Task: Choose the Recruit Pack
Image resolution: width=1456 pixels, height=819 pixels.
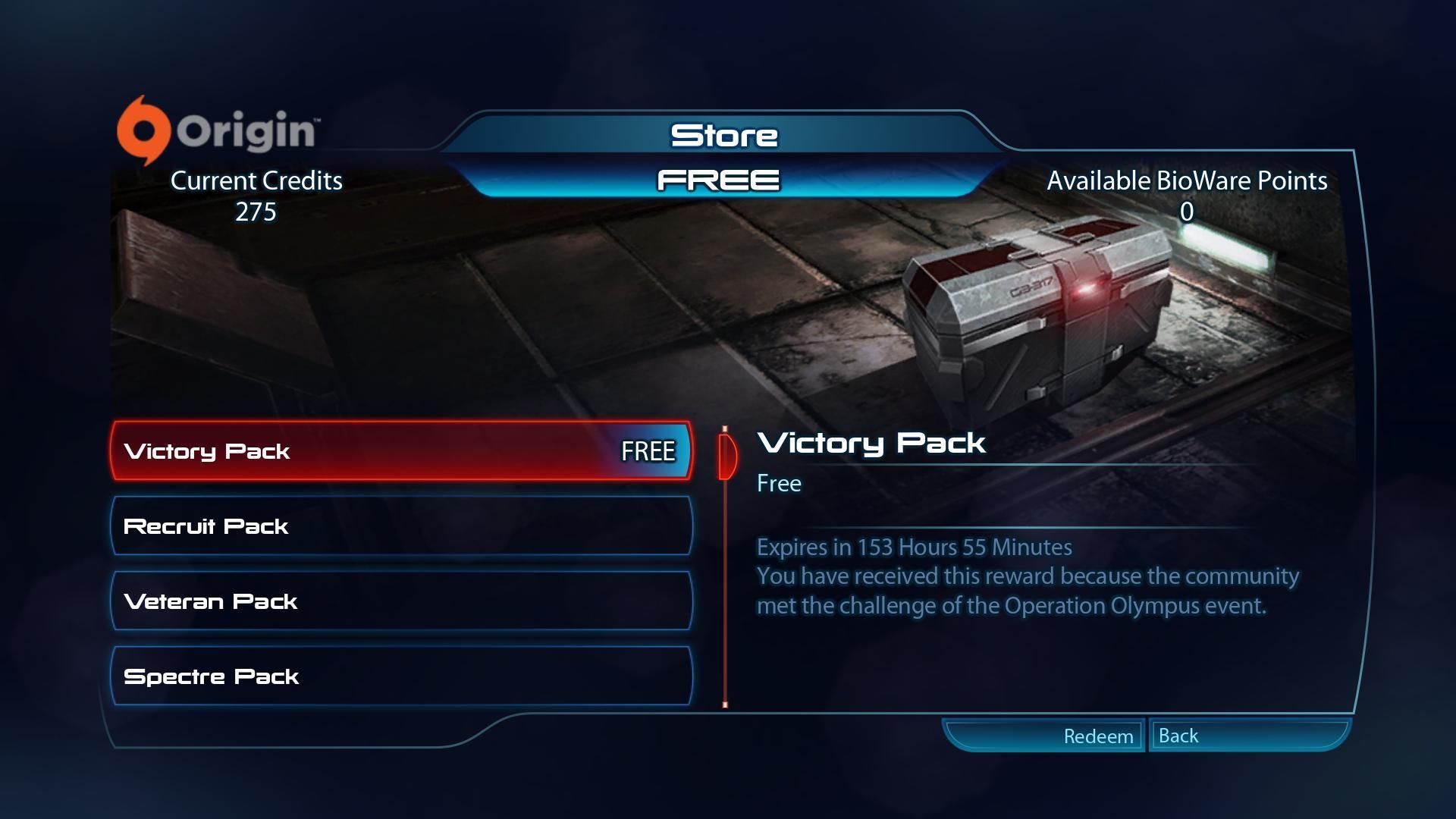Action: coord(400,526)
